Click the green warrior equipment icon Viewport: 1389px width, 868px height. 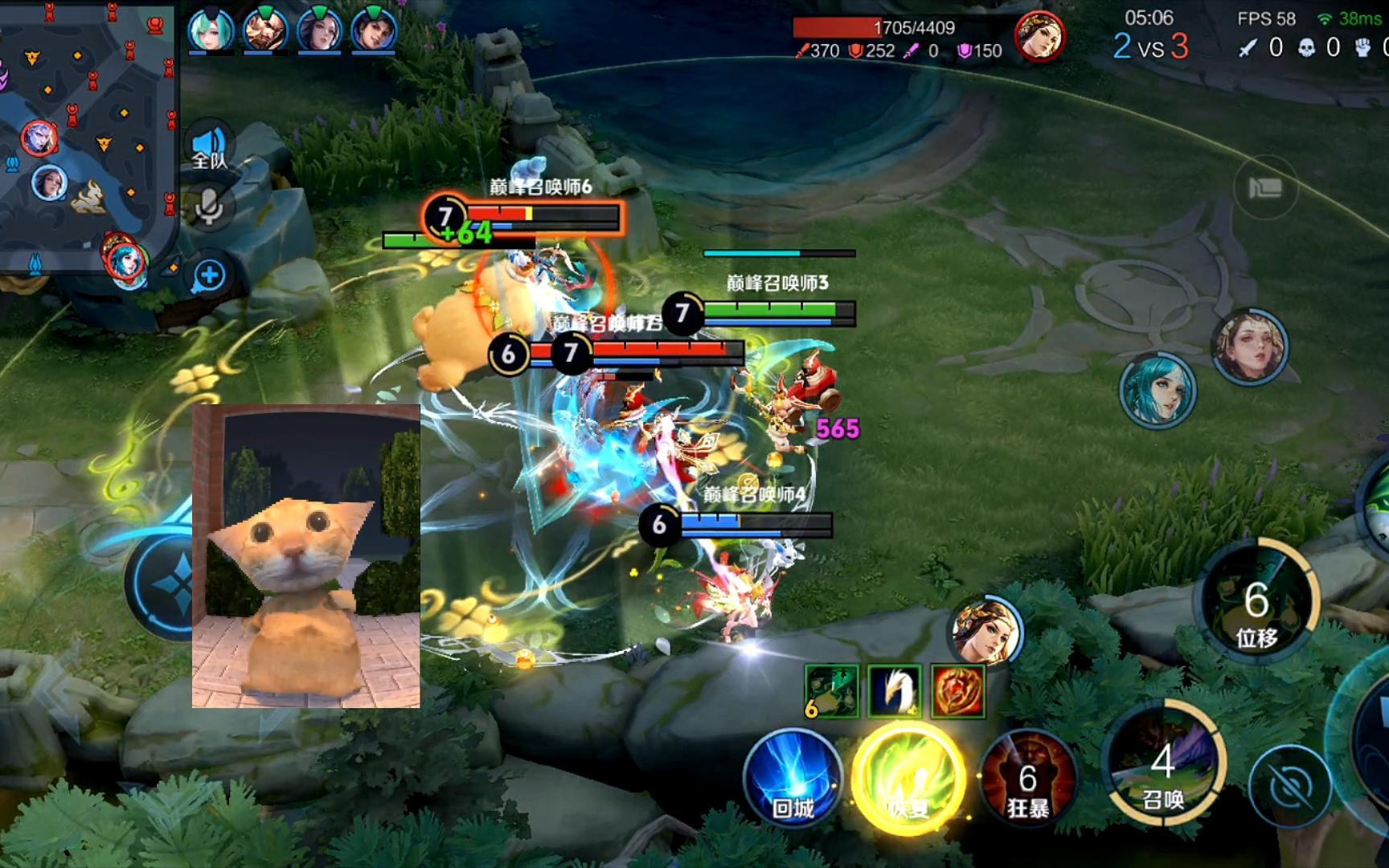point(832,690)
